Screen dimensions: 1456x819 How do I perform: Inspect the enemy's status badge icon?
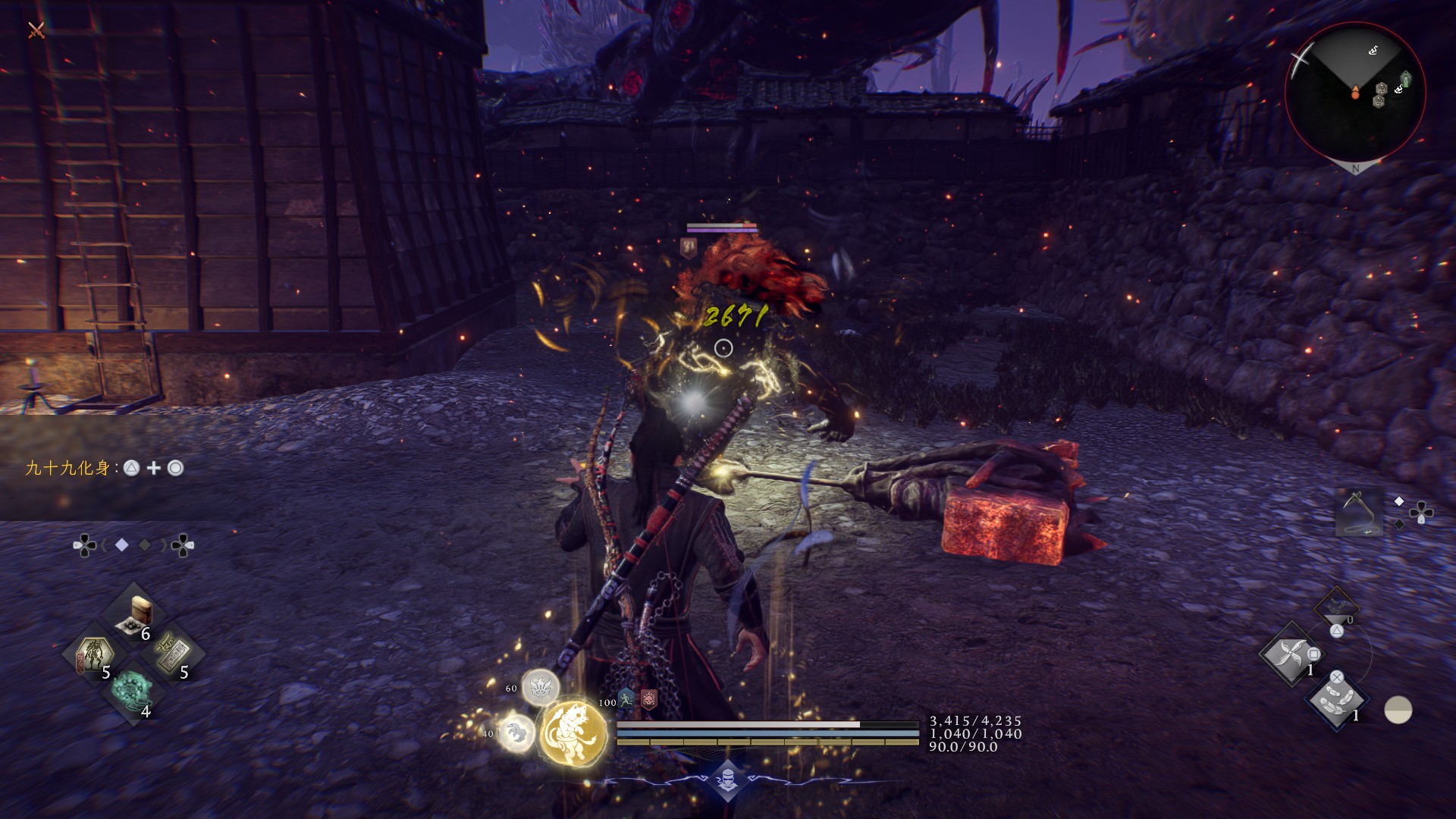point(689,246)
